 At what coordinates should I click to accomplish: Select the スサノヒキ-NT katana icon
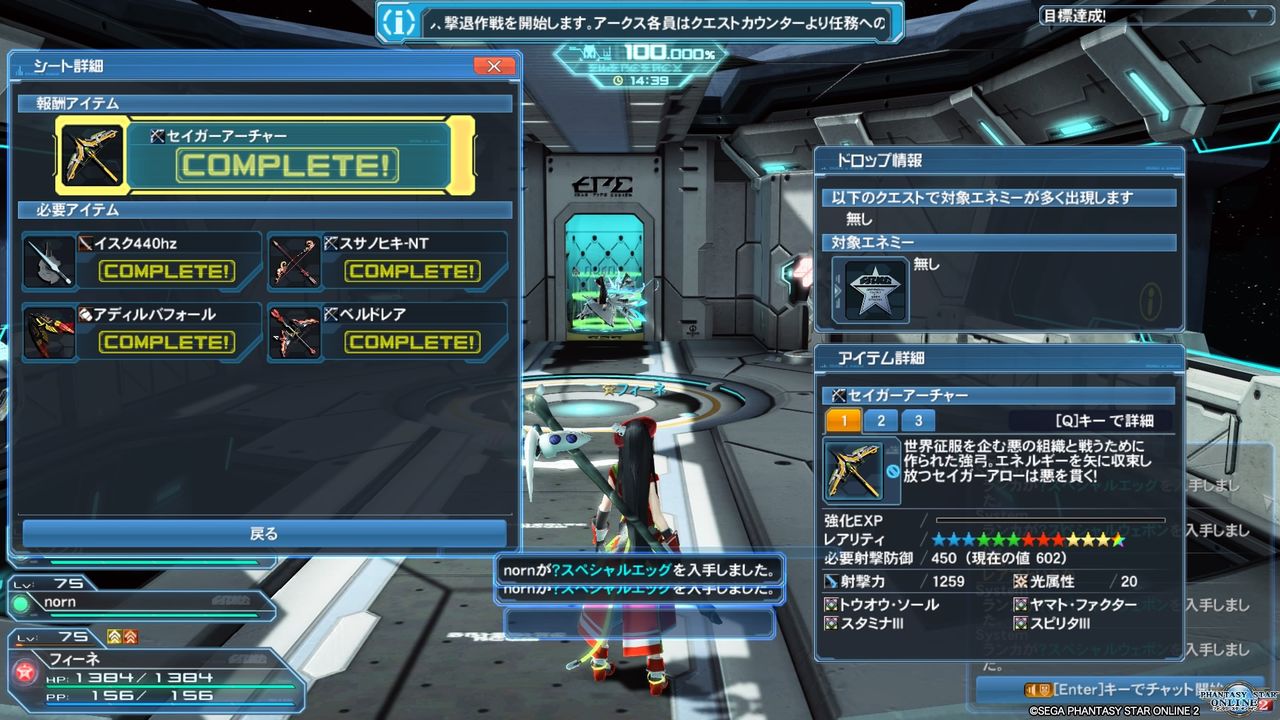(x=295, y=260)
